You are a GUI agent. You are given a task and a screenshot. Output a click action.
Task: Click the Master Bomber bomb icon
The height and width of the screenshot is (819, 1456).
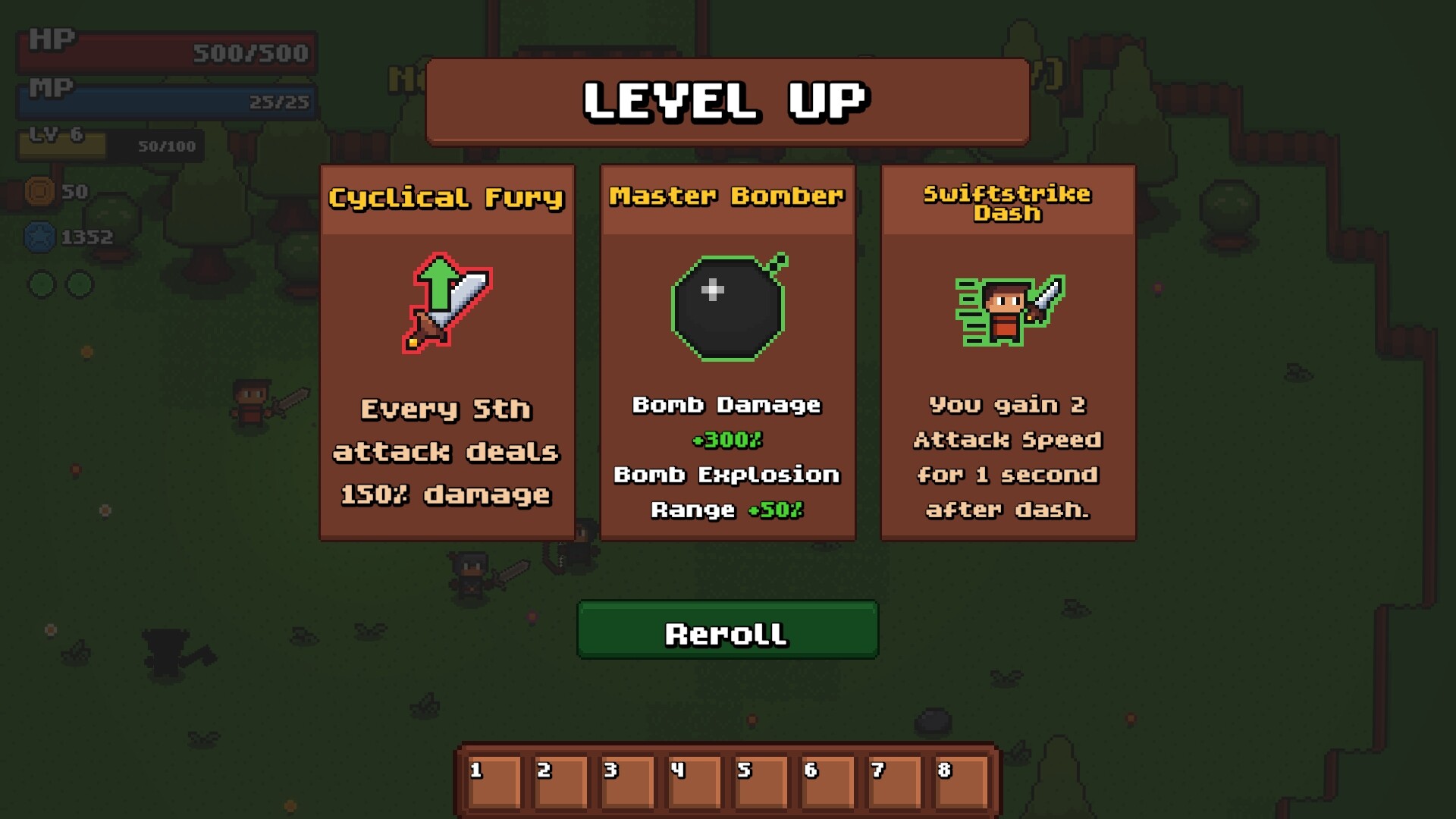(x=727, y=307)
